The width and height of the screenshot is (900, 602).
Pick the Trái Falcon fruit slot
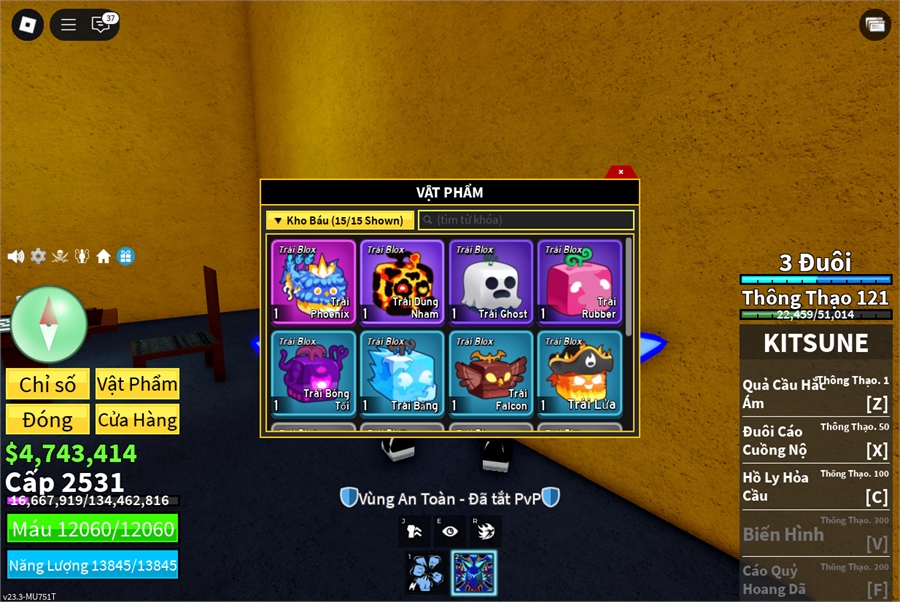click(x=490, y=373)
